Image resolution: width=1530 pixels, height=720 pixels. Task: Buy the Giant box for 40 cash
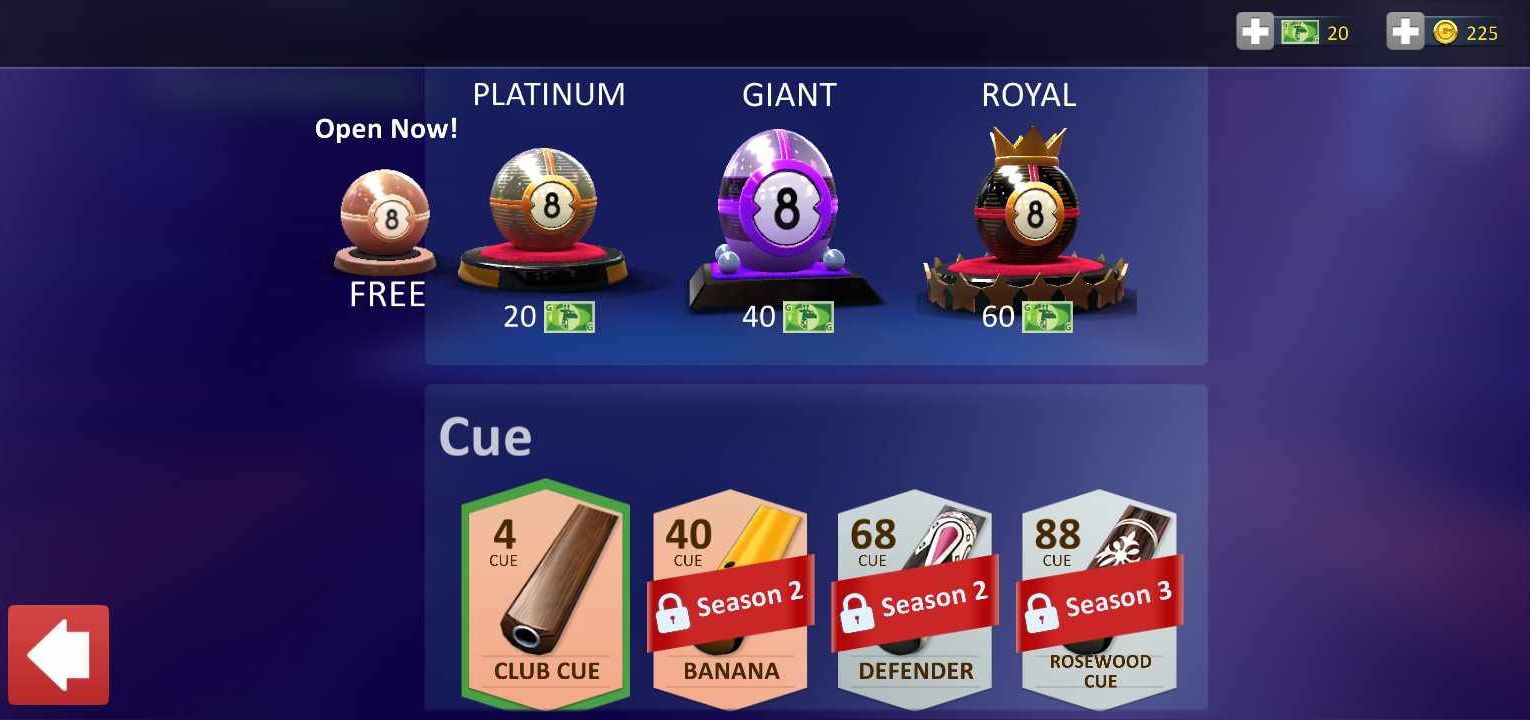(788, 316)
